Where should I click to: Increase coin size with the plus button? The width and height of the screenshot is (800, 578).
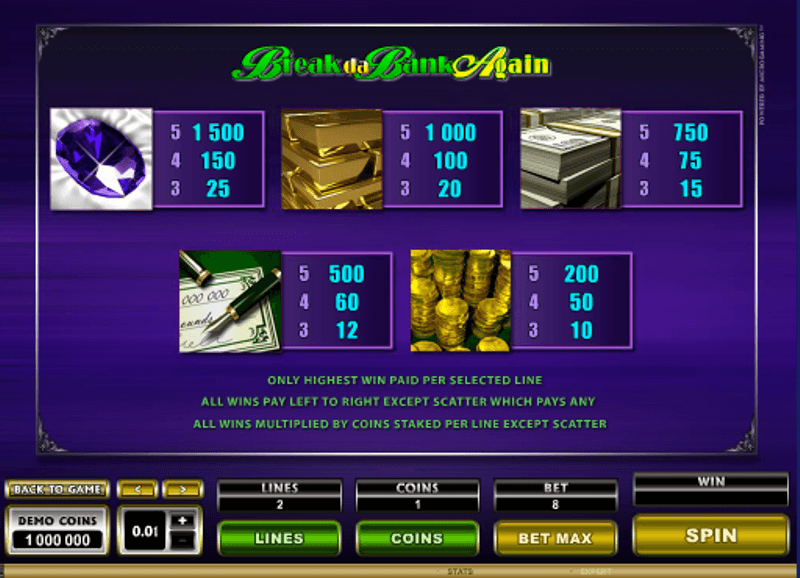(x=184, y=521)
